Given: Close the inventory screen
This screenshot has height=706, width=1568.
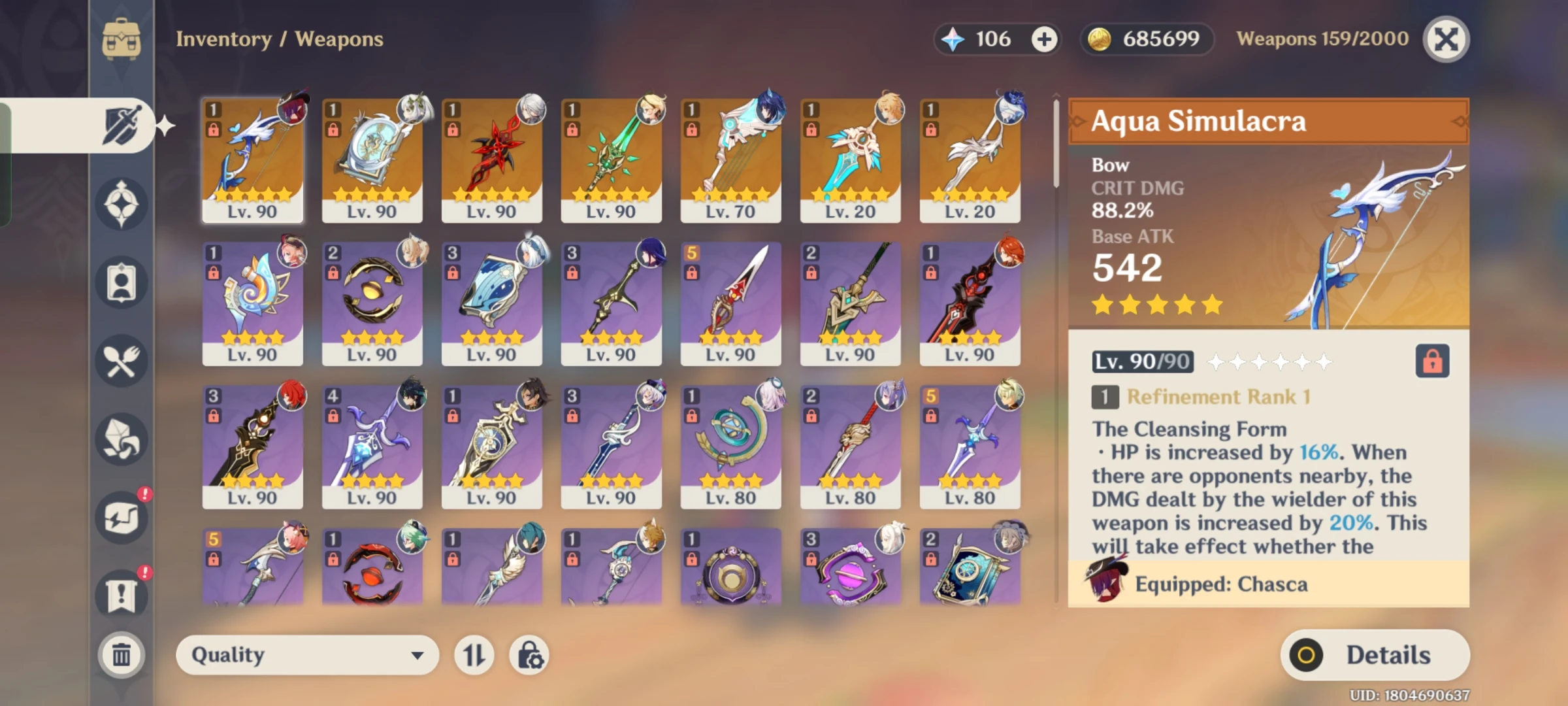Looking at the screenshot, I should tap(1447, 39).
